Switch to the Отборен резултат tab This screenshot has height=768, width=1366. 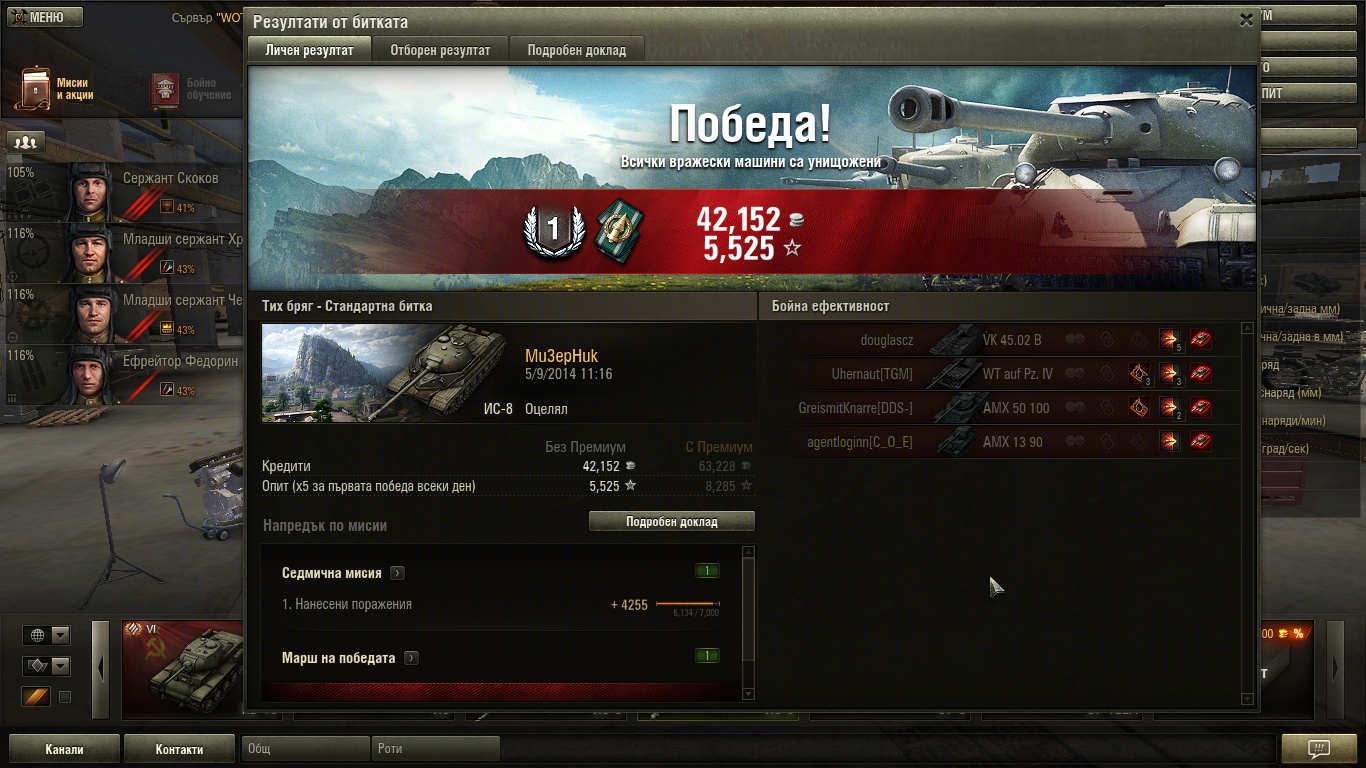pyautogui.click(x=440, y=50)
